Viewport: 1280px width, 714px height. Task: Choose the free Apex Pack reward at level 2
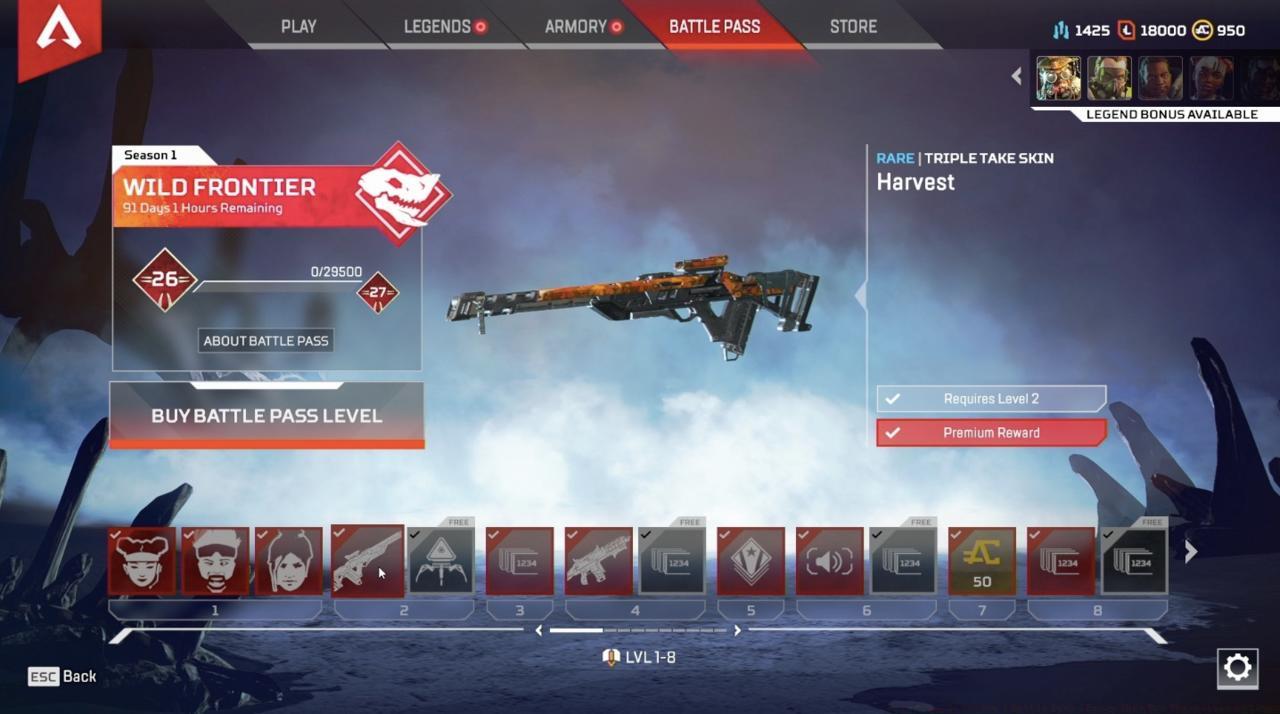pos(441,561)
